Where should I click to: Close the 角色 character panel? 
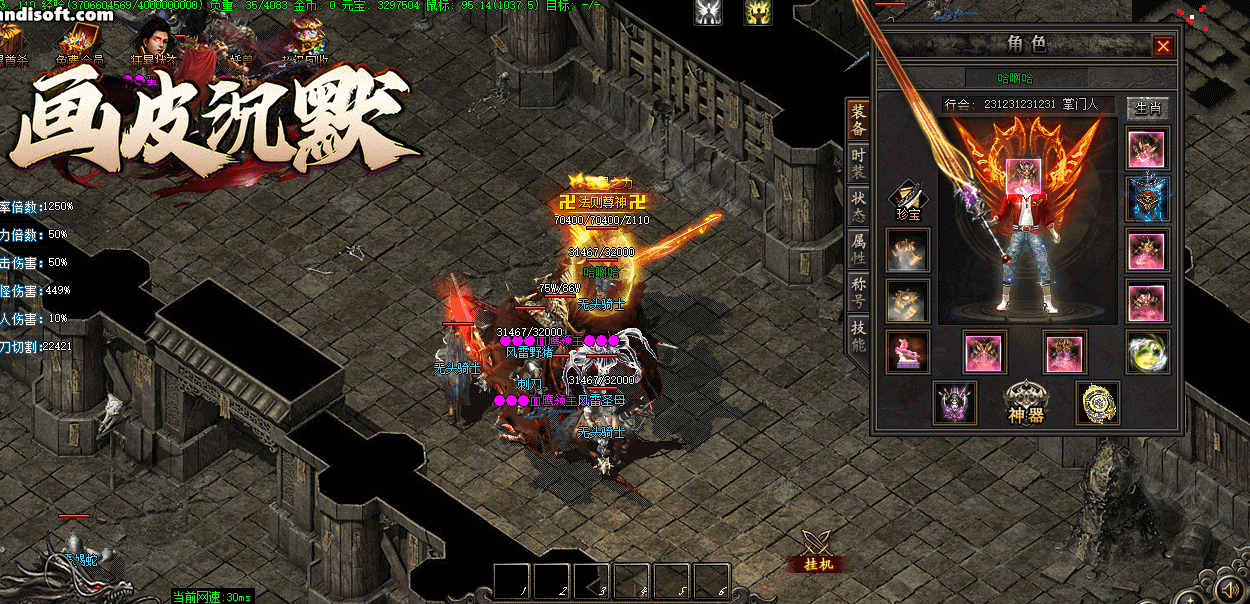(1162, 46)
